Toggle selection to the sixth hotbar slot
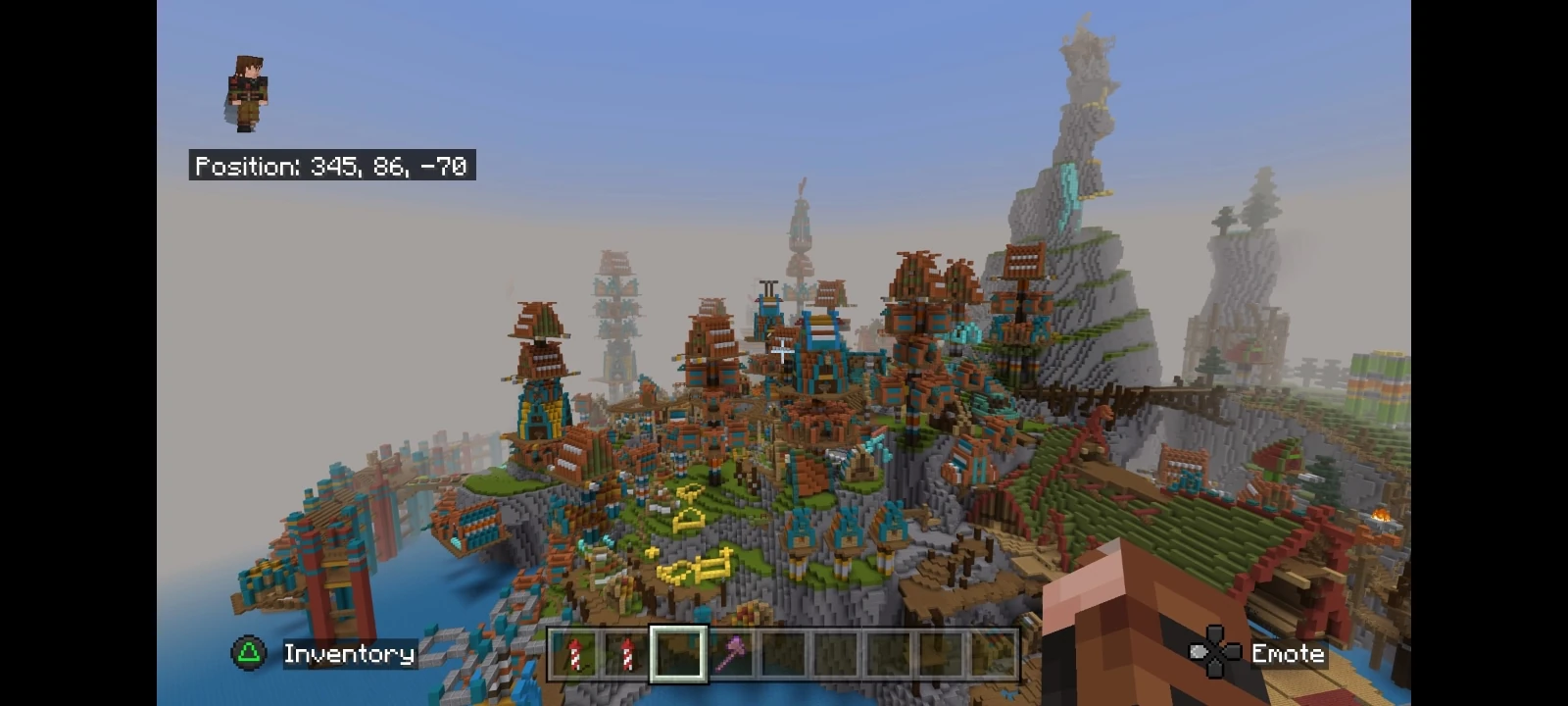This screenshot has height=706, width=1568. tap(838, 655)
